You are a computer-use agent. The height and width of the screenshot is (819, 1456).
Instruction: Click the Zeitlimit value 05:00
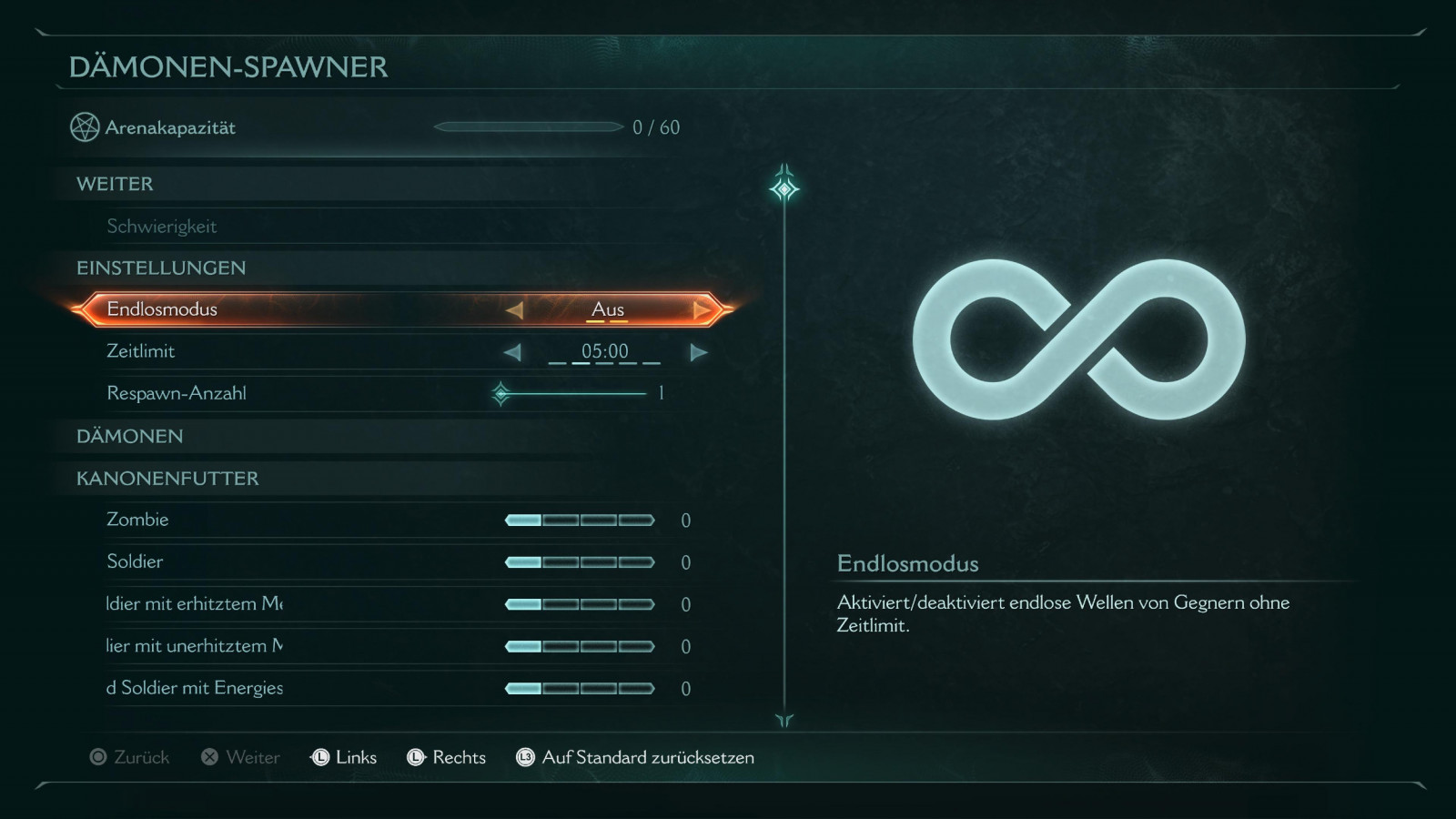pos(604,351)
